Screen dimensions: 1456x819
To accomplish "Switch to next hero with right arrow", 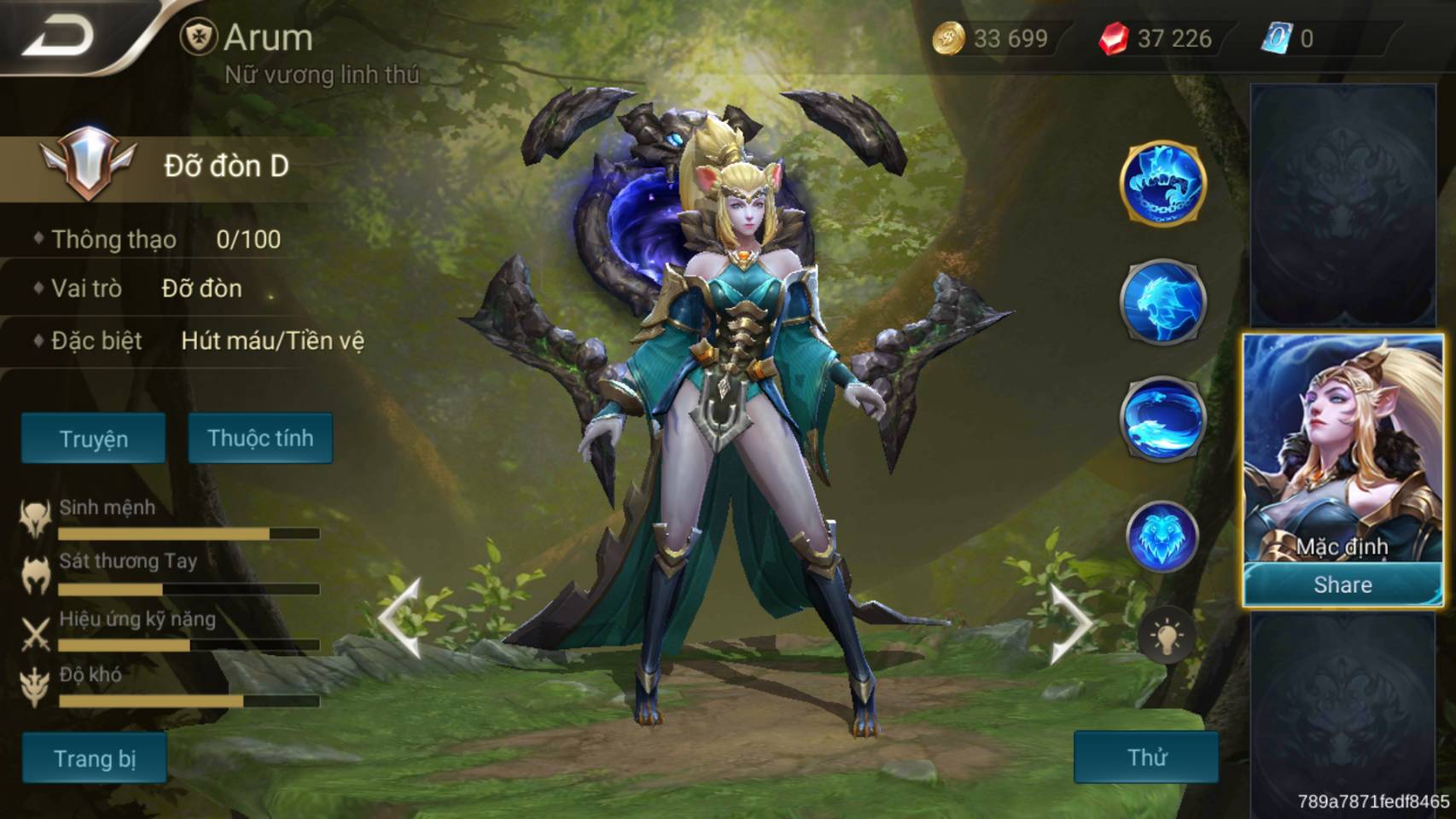I will 1070,622.
